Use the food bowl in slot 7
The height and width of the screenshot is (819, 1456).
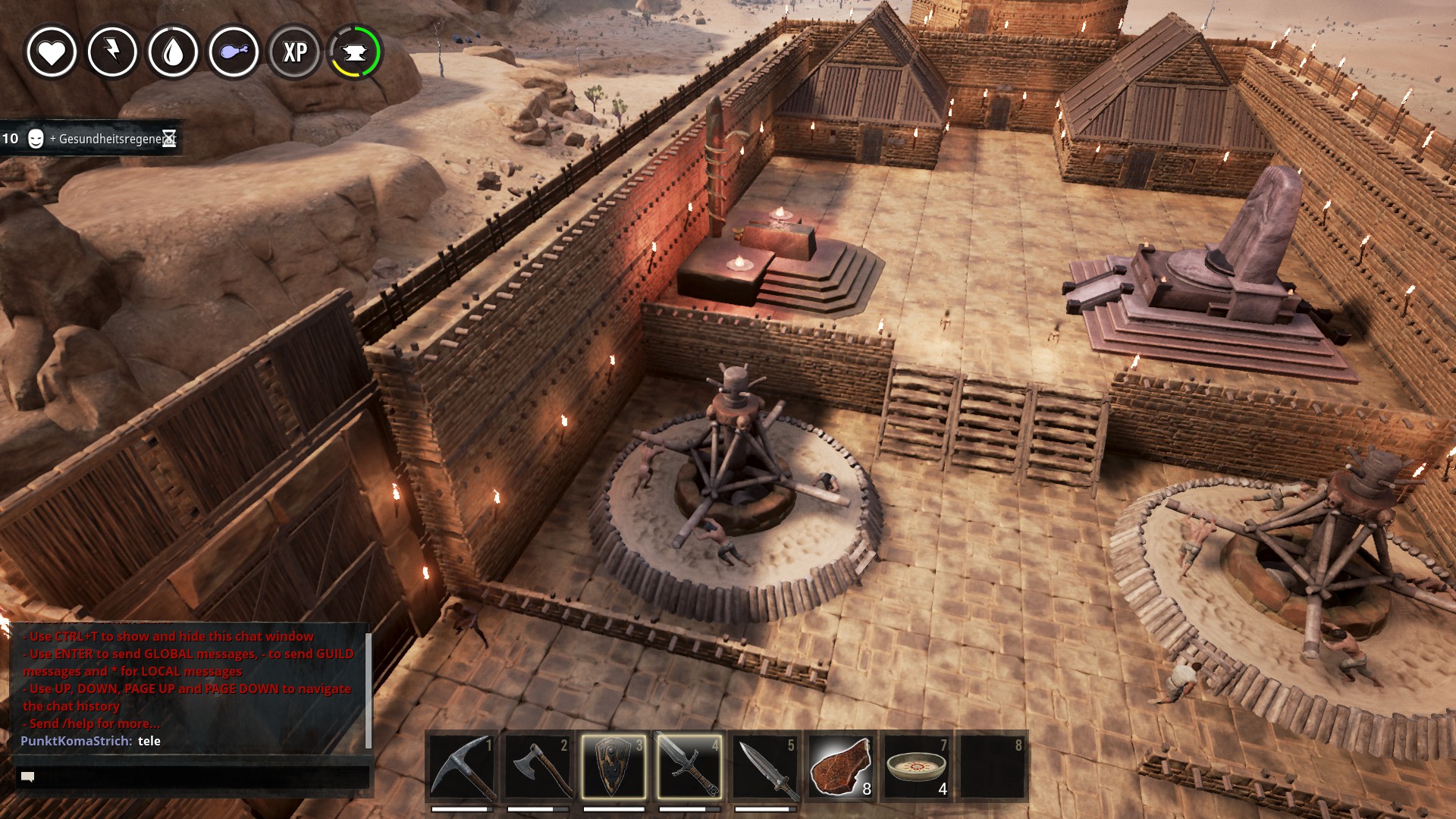click(x=917, y=767)
